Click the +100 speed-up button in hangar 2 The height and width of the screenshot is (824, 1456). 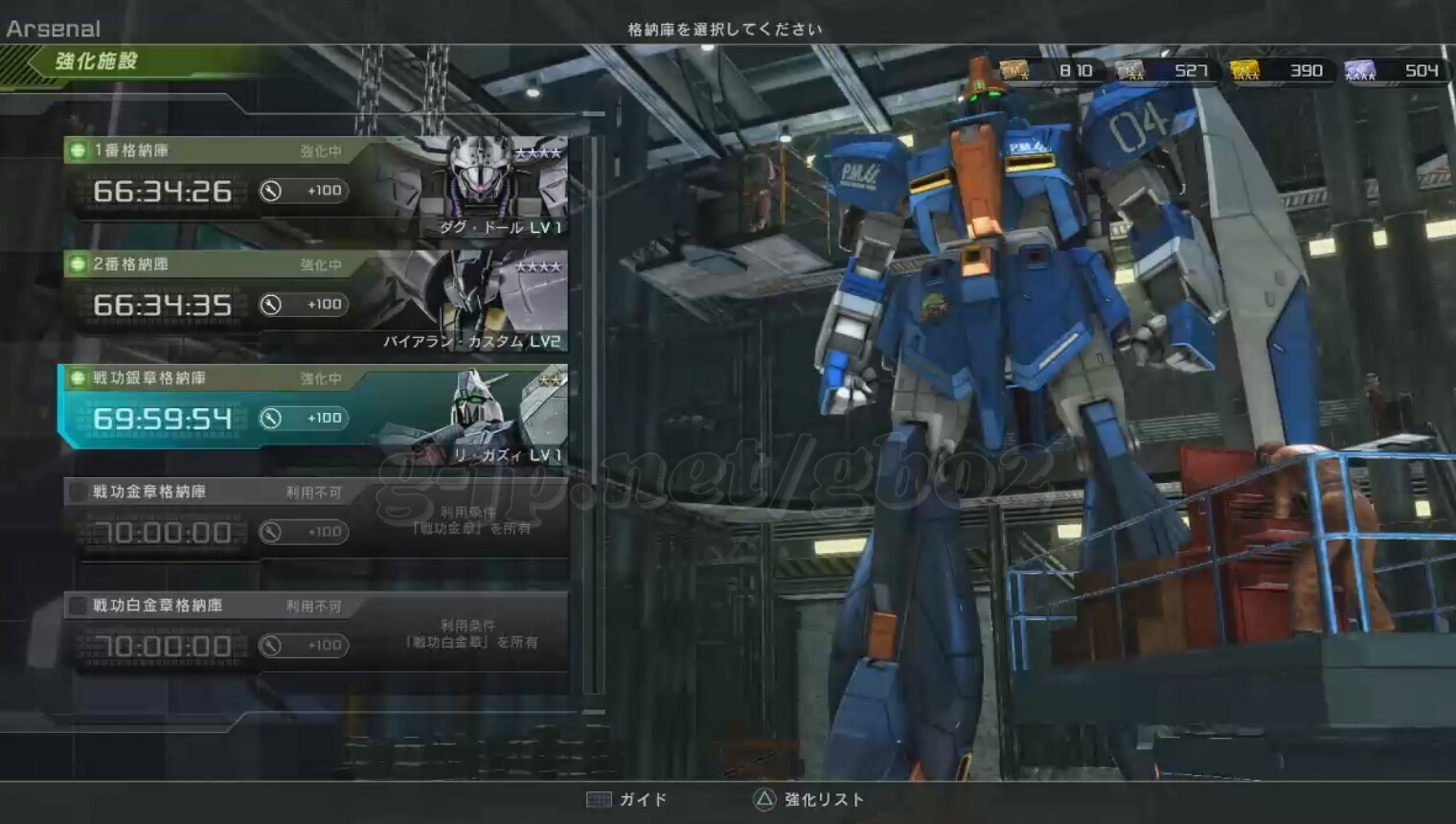click(x=303, y=305)
